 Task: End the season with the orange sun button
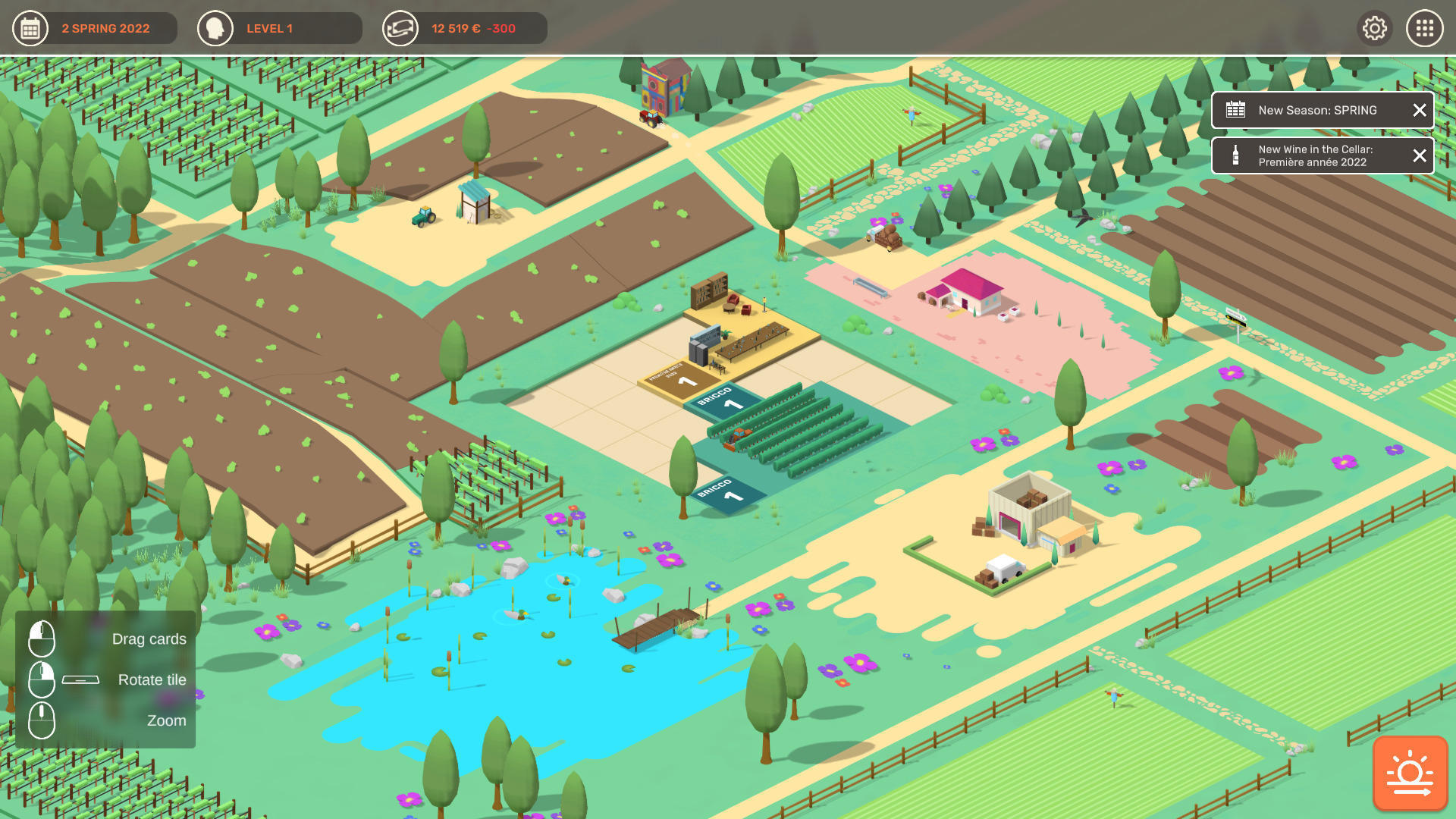click(x=1410, y=773)
